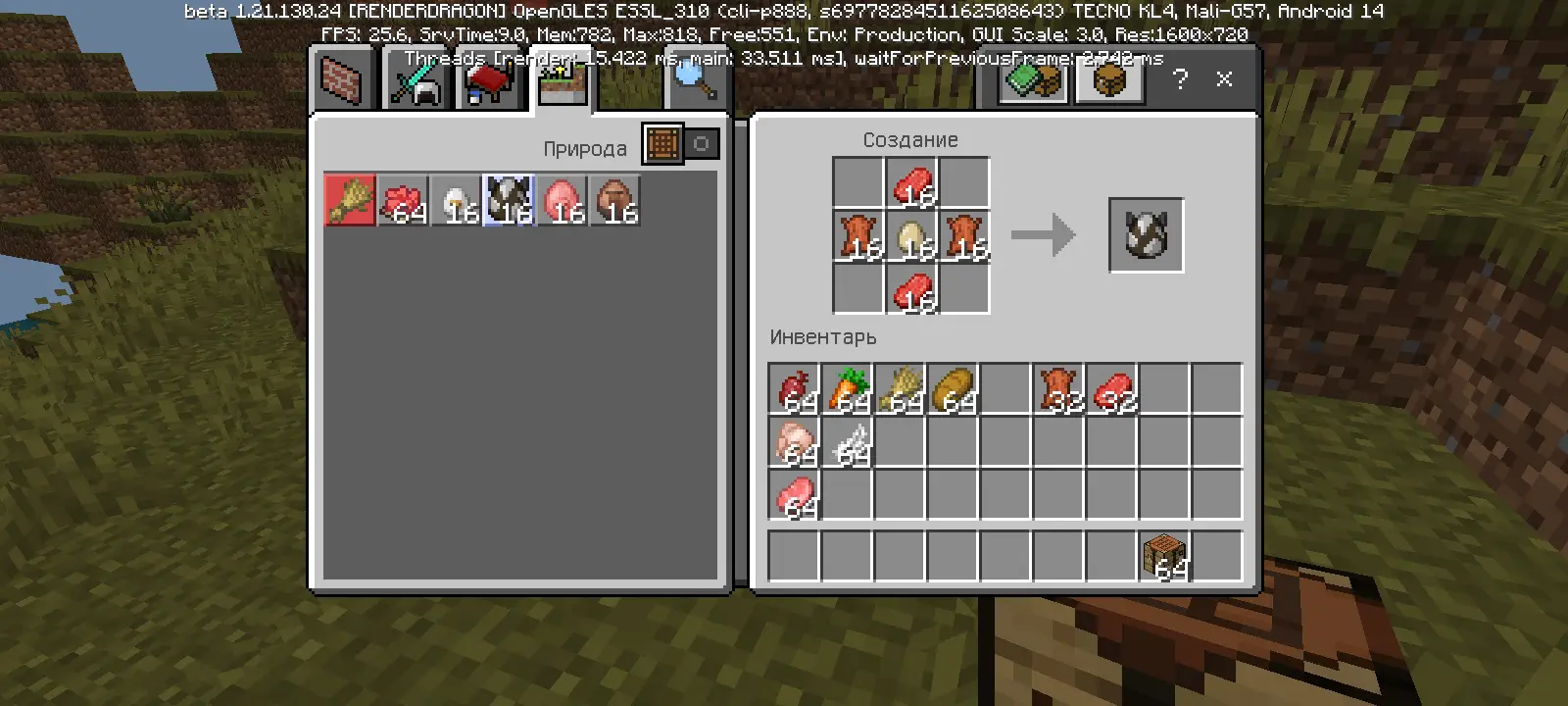The image size is (1568, 706).
Task: Pick up the carrot stack in inventory
Action: coord(847,389)
